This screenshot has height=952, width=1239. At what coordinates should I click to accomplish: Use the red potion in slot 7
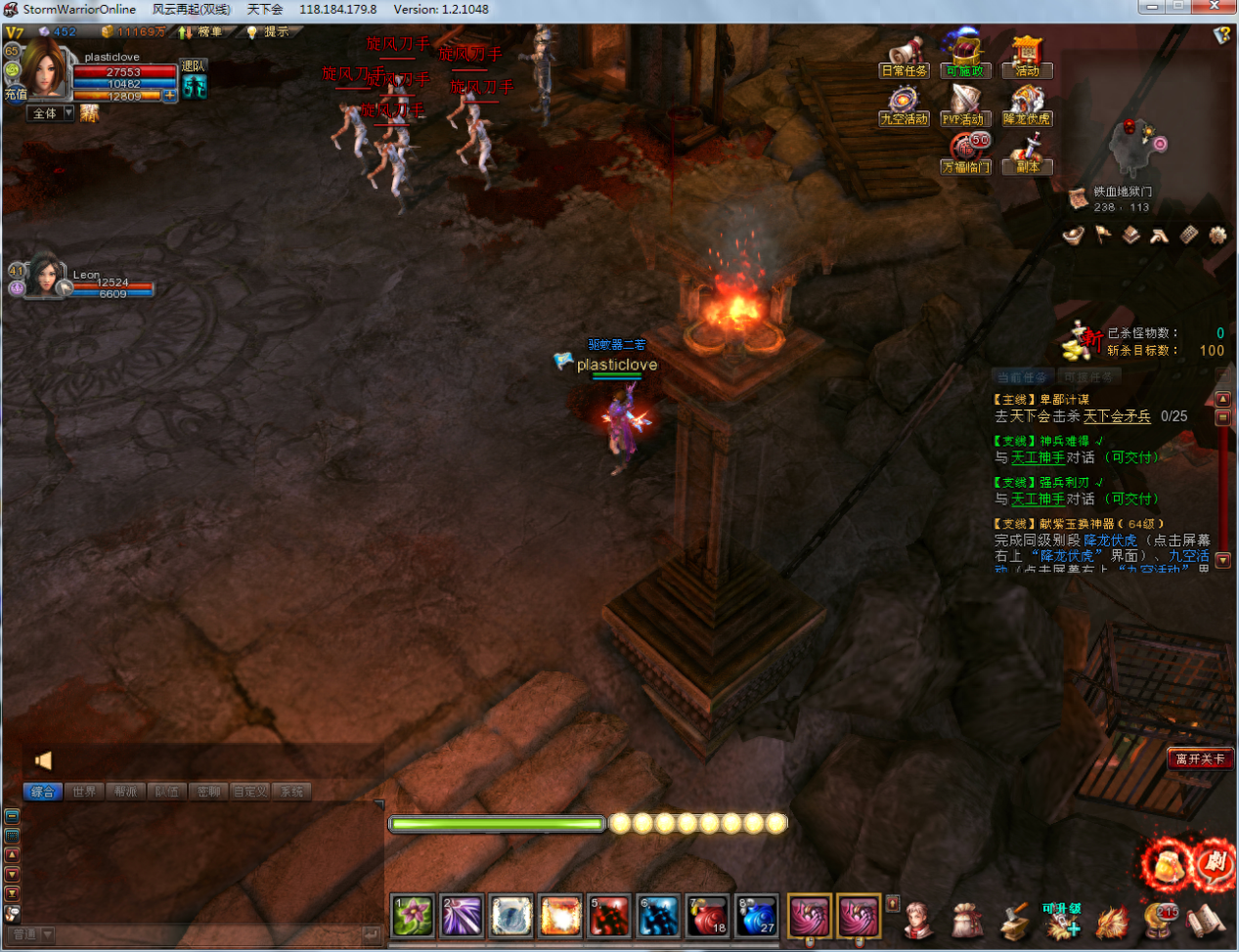click(708, 917)
